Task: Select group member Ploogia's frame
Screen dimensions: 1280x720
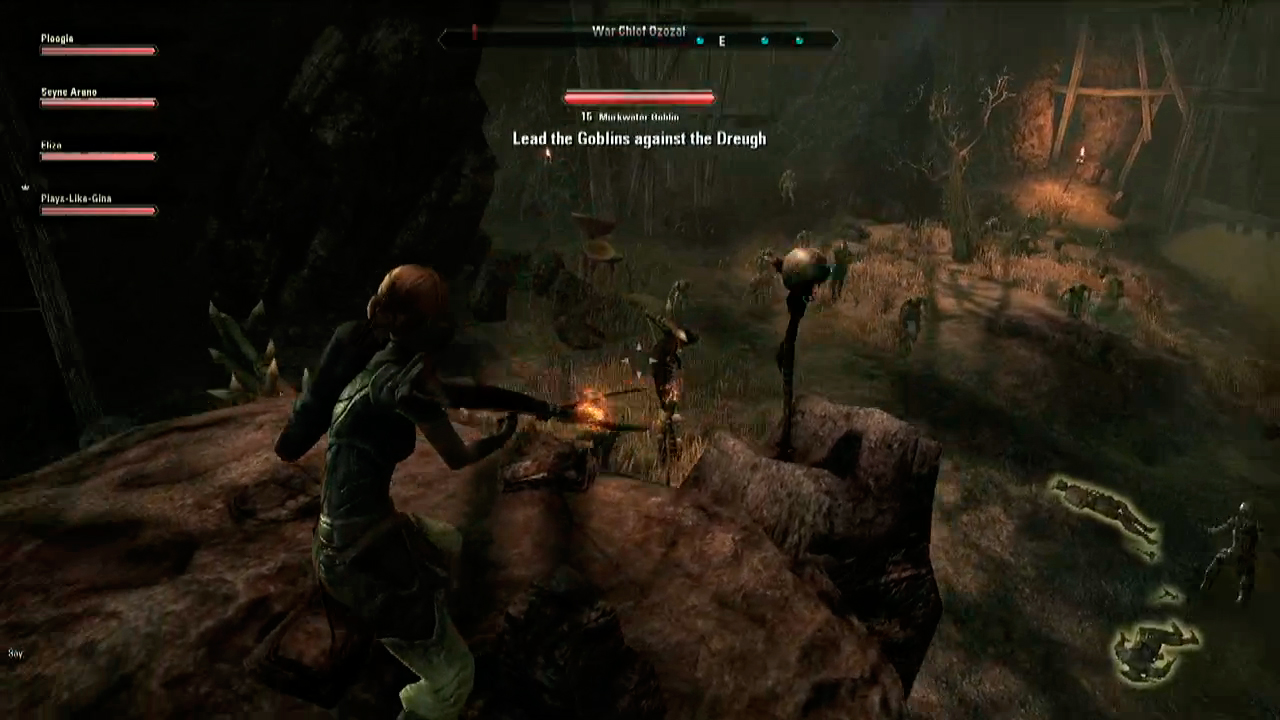Action: 98,45
